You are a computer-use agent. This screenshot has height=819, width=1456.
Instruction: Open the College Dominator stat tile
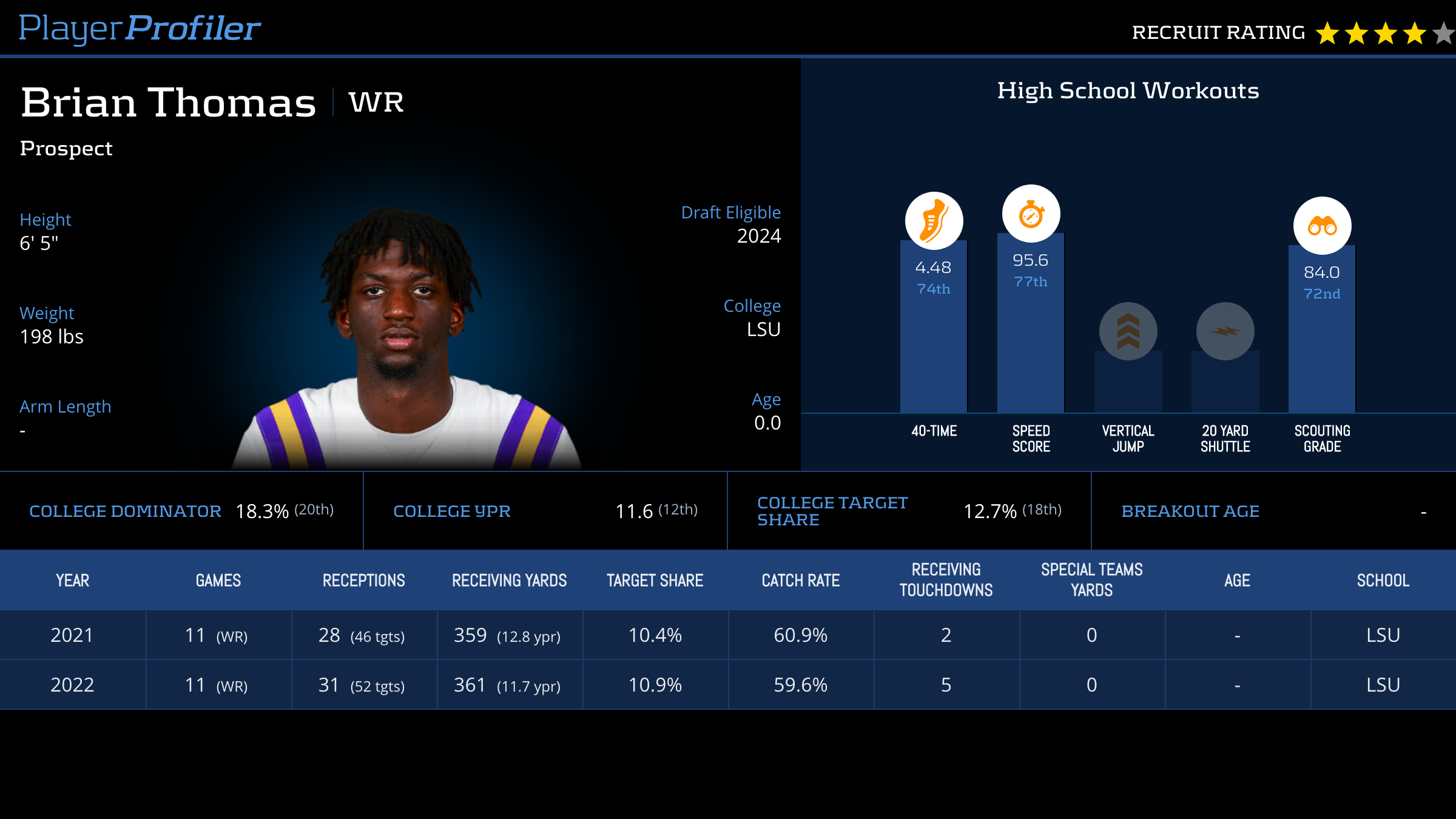[x=181, y=511]
